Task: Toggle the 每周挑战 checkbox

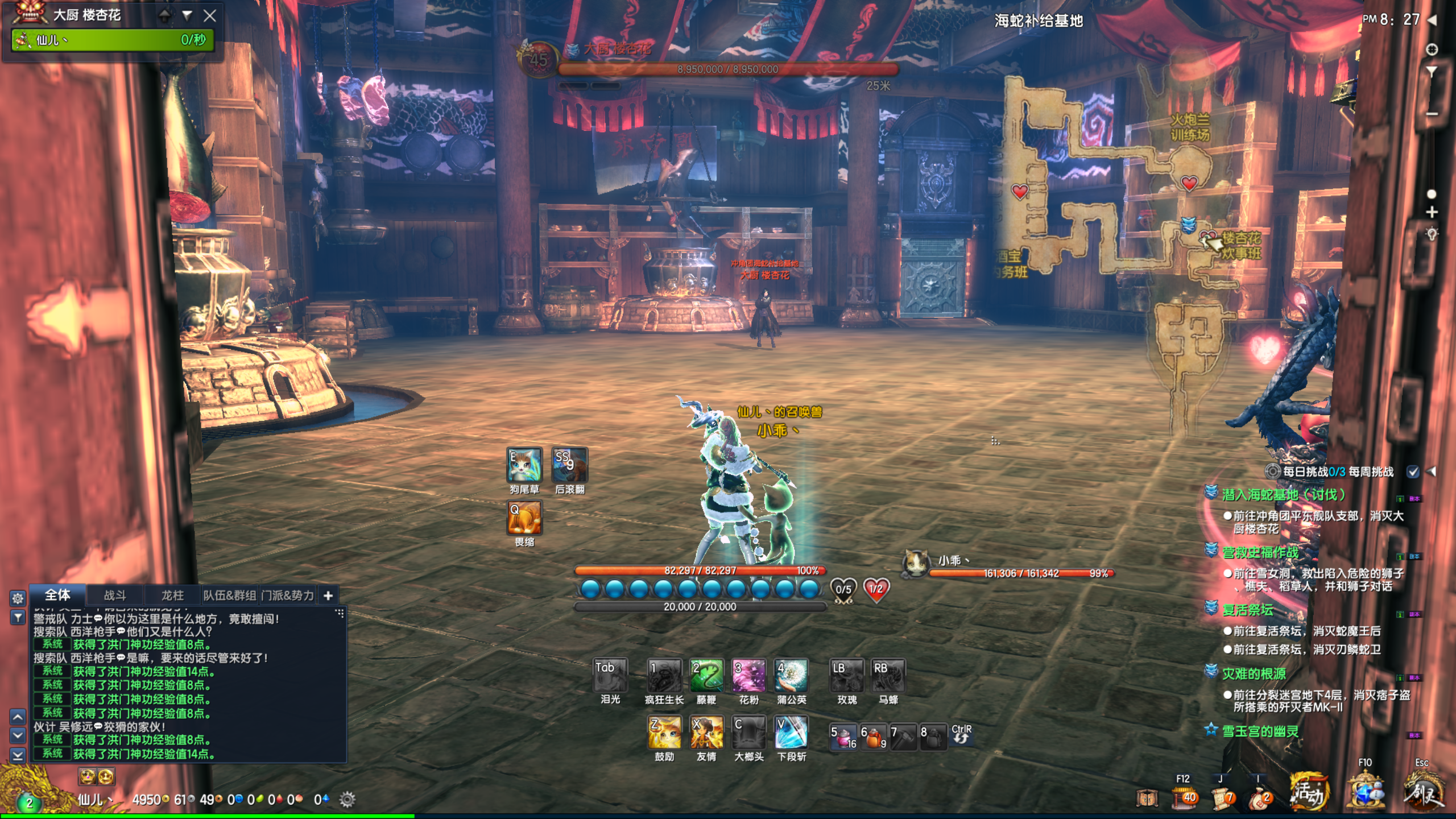Action: (1413, 471)
